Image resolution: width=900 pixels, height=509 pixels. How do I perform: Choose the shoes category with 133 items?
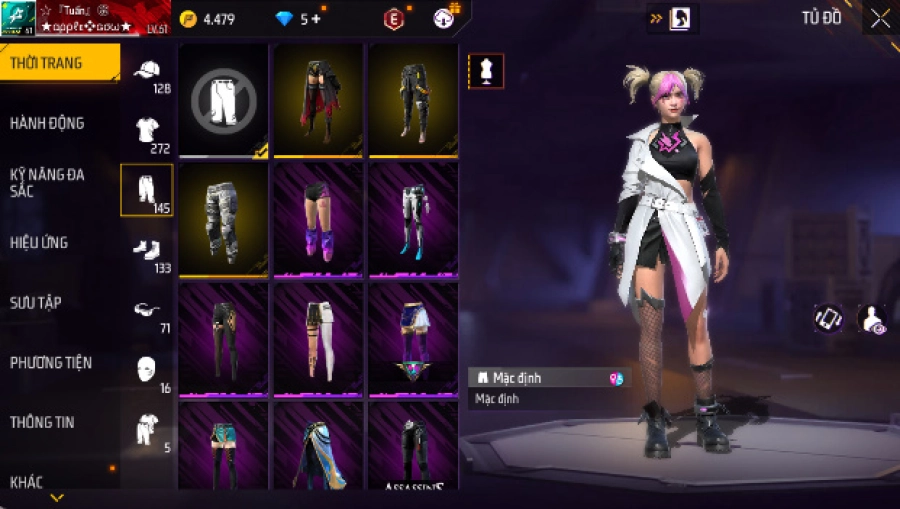coord(147,250)
